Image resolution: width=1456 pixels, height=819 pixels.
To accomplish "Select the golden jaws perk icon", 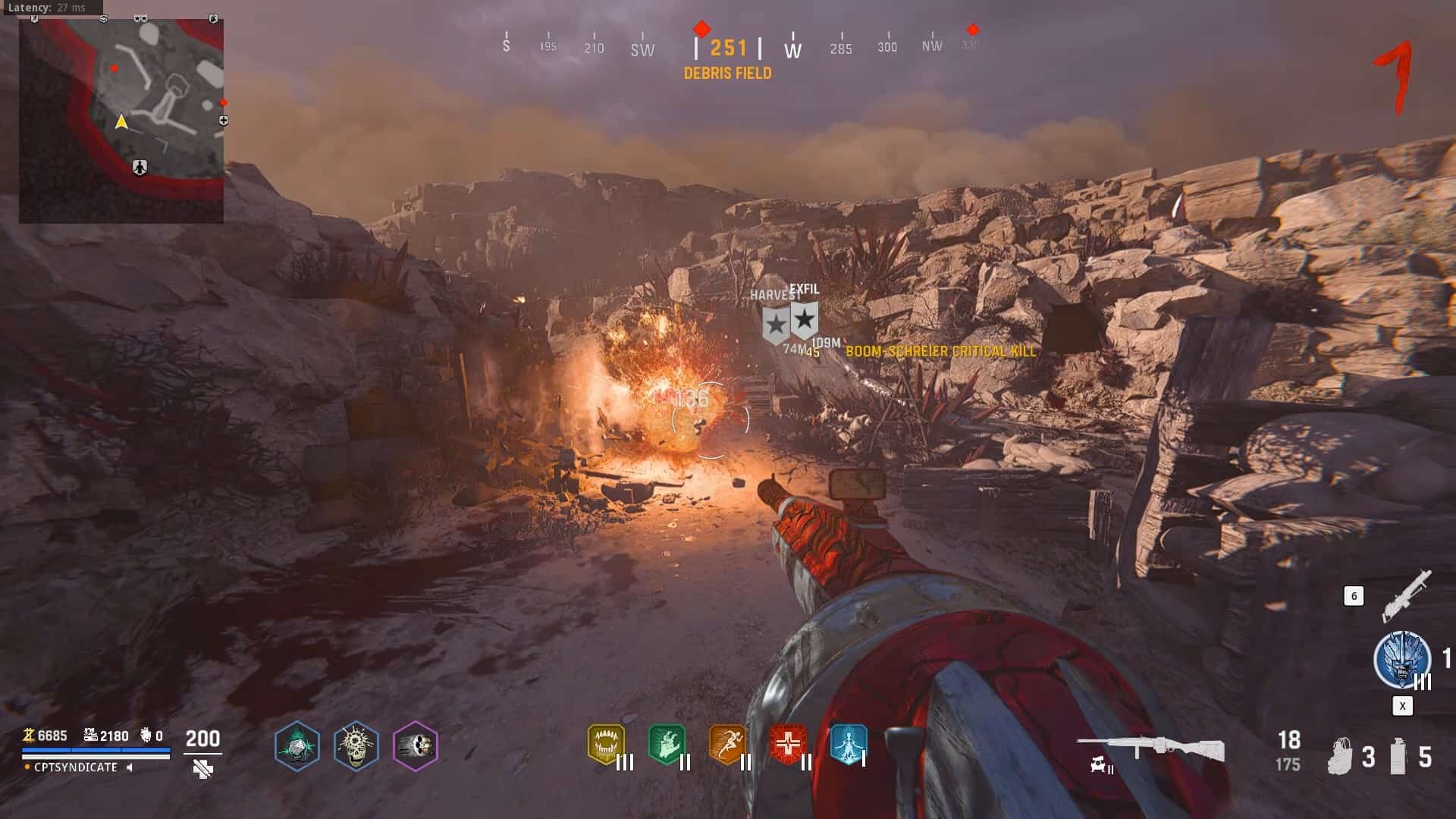I will (606, 744).
